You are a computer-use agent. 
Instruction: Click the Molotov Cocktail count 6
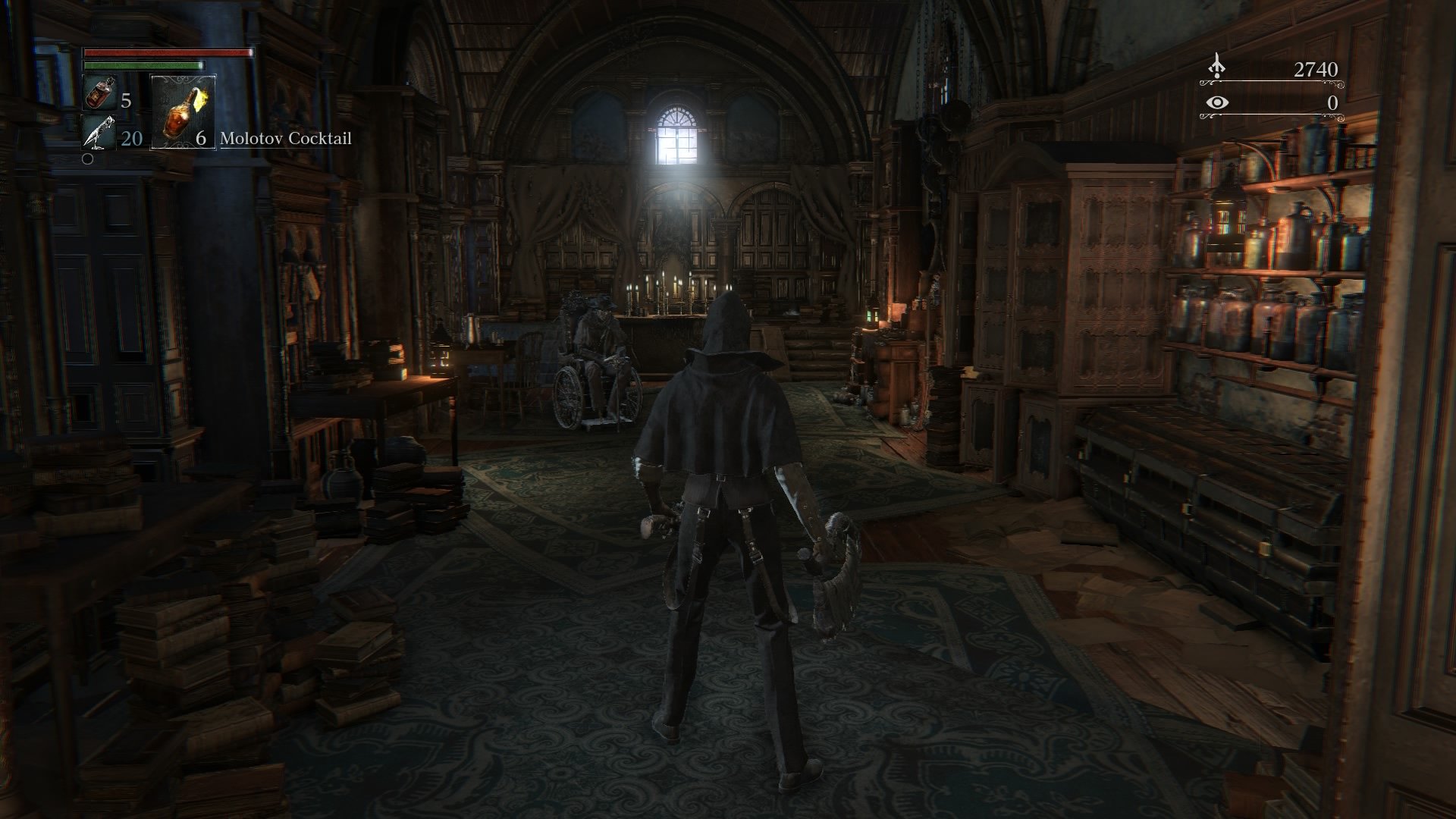202,140
